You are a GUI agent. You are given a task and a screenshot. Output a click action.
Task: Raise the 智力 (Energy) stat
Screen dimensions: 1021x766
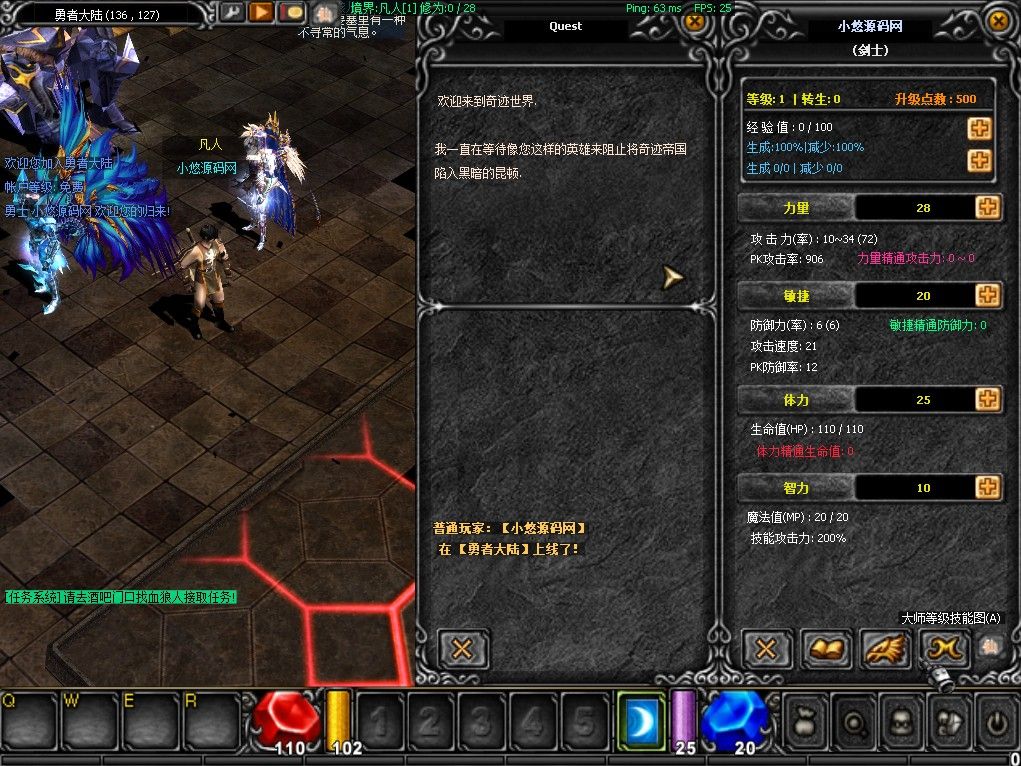988,487
